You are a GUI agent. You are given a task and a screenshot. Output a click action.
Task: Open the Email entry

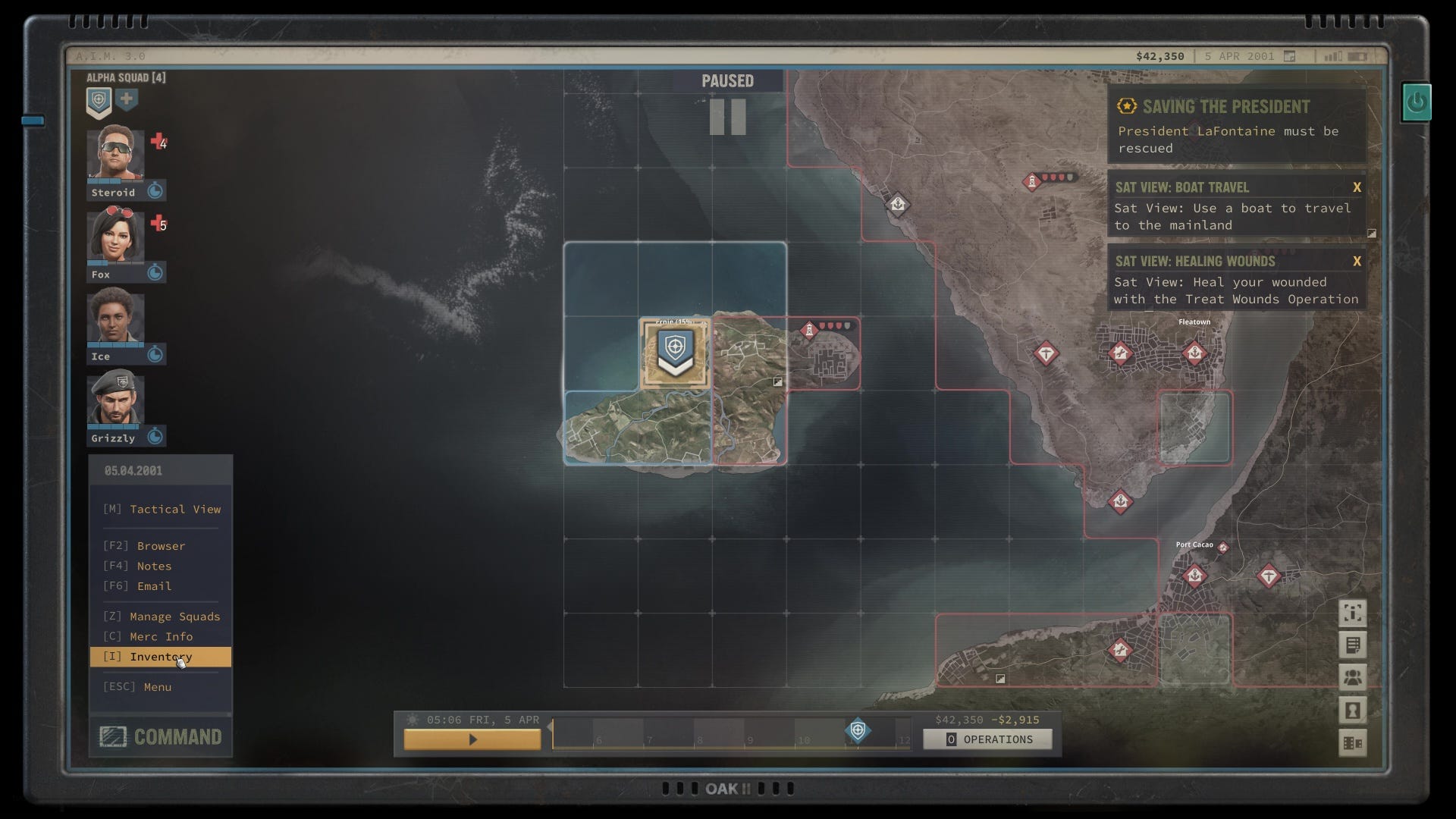pos(154,586)
